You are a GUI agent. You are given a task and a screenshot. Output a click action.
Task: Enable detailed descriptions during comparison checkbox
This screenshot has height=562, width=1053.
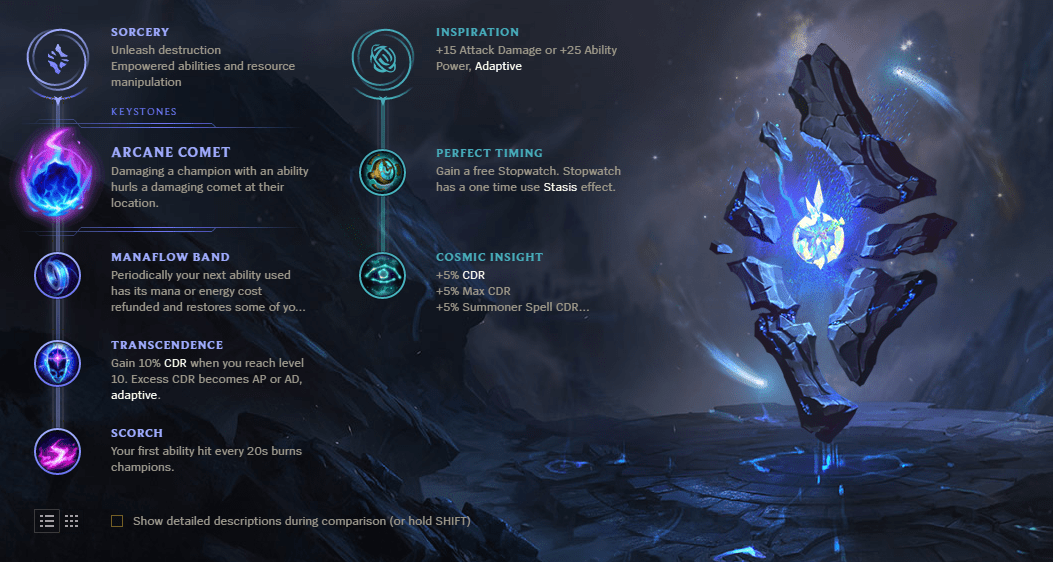click(x=118, y=521)
